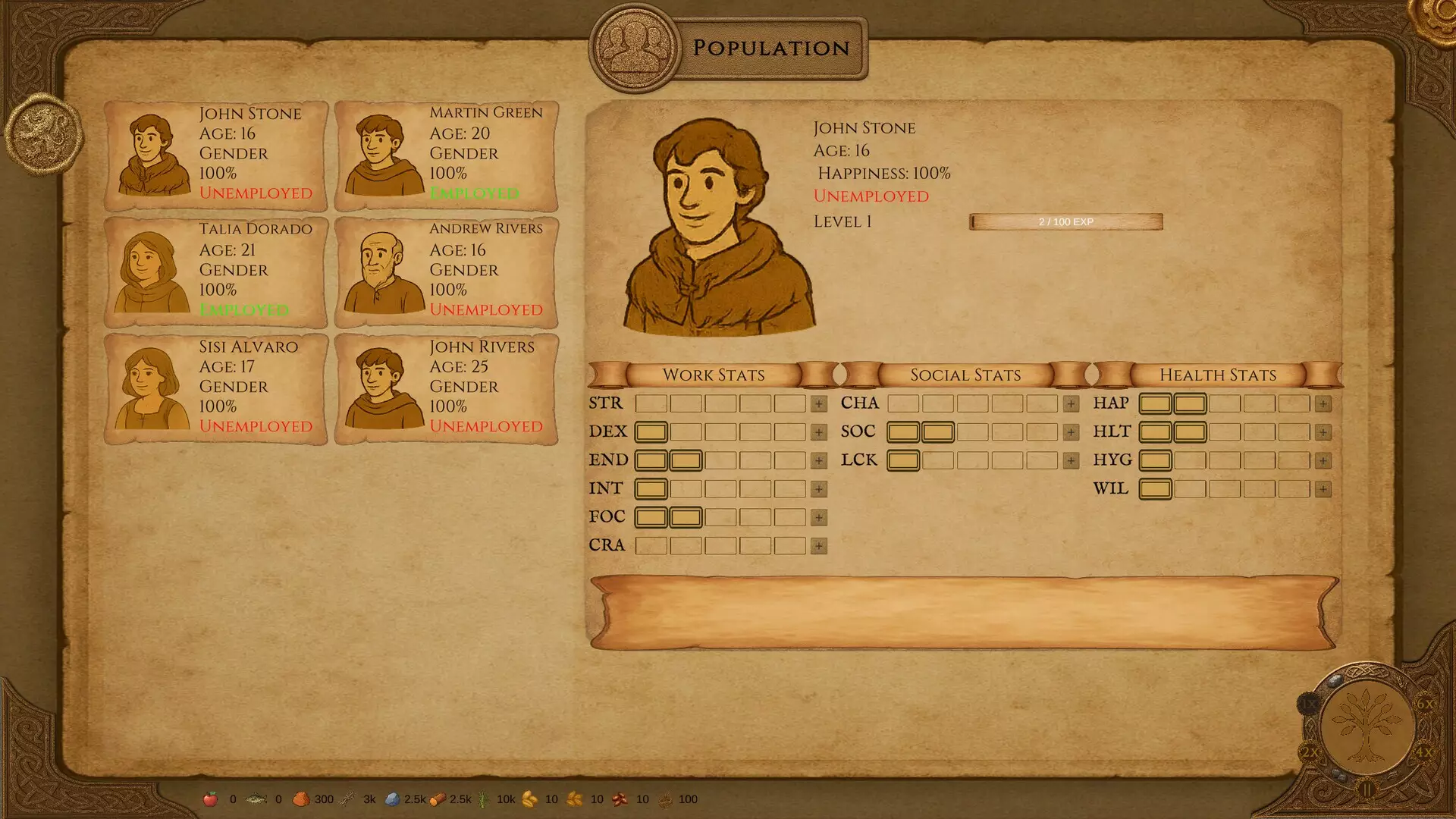
Task: Add a point to DEX
Action: click(x=818, y=432)
